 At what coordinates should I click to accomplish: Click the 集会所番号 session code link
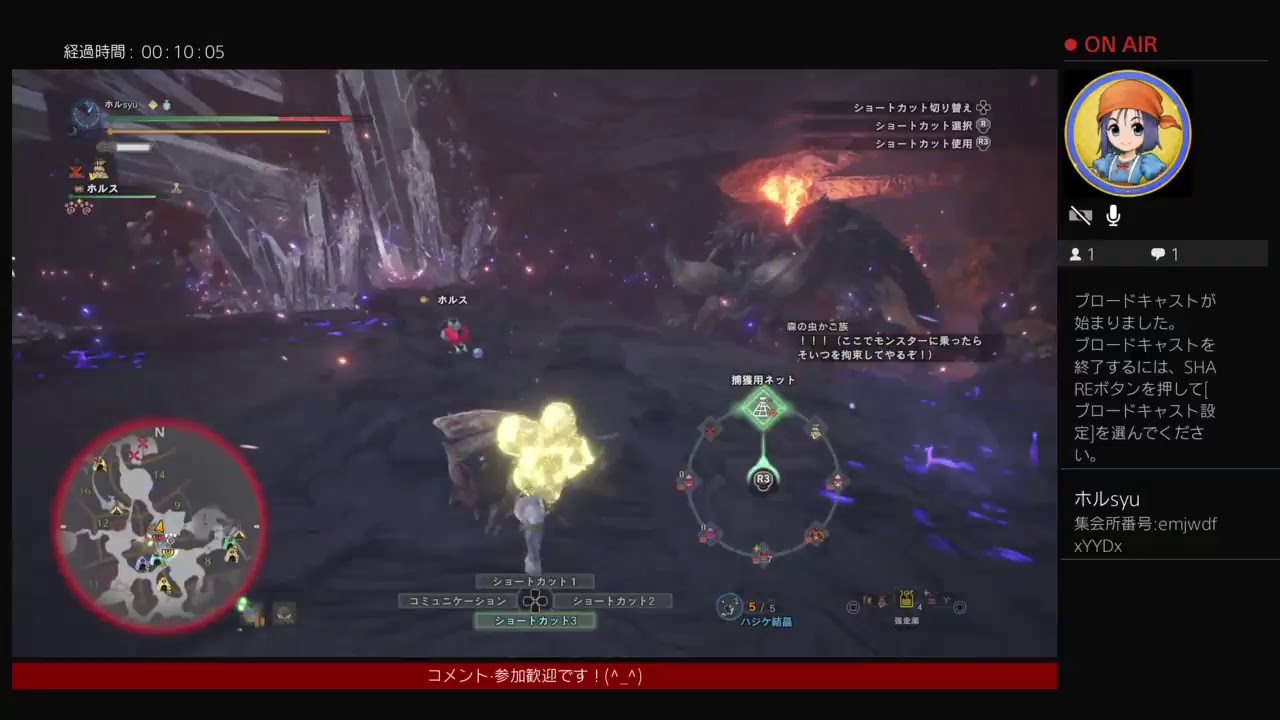tap(1144, 524)
